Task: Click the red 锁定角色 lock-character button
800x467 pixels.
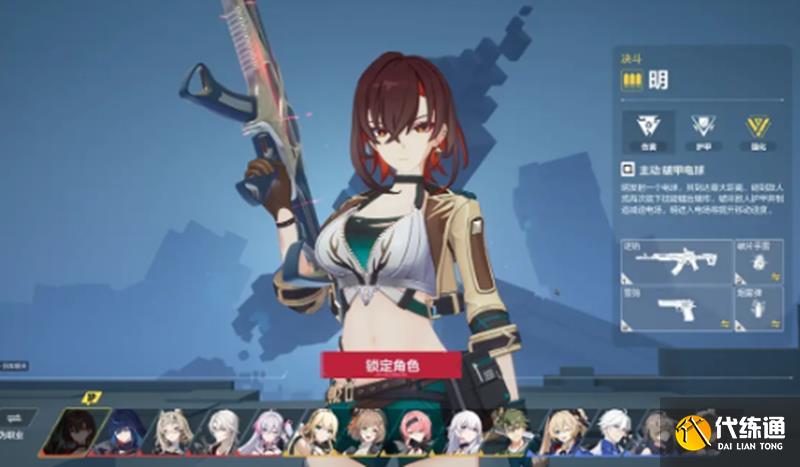Action: 391,364
